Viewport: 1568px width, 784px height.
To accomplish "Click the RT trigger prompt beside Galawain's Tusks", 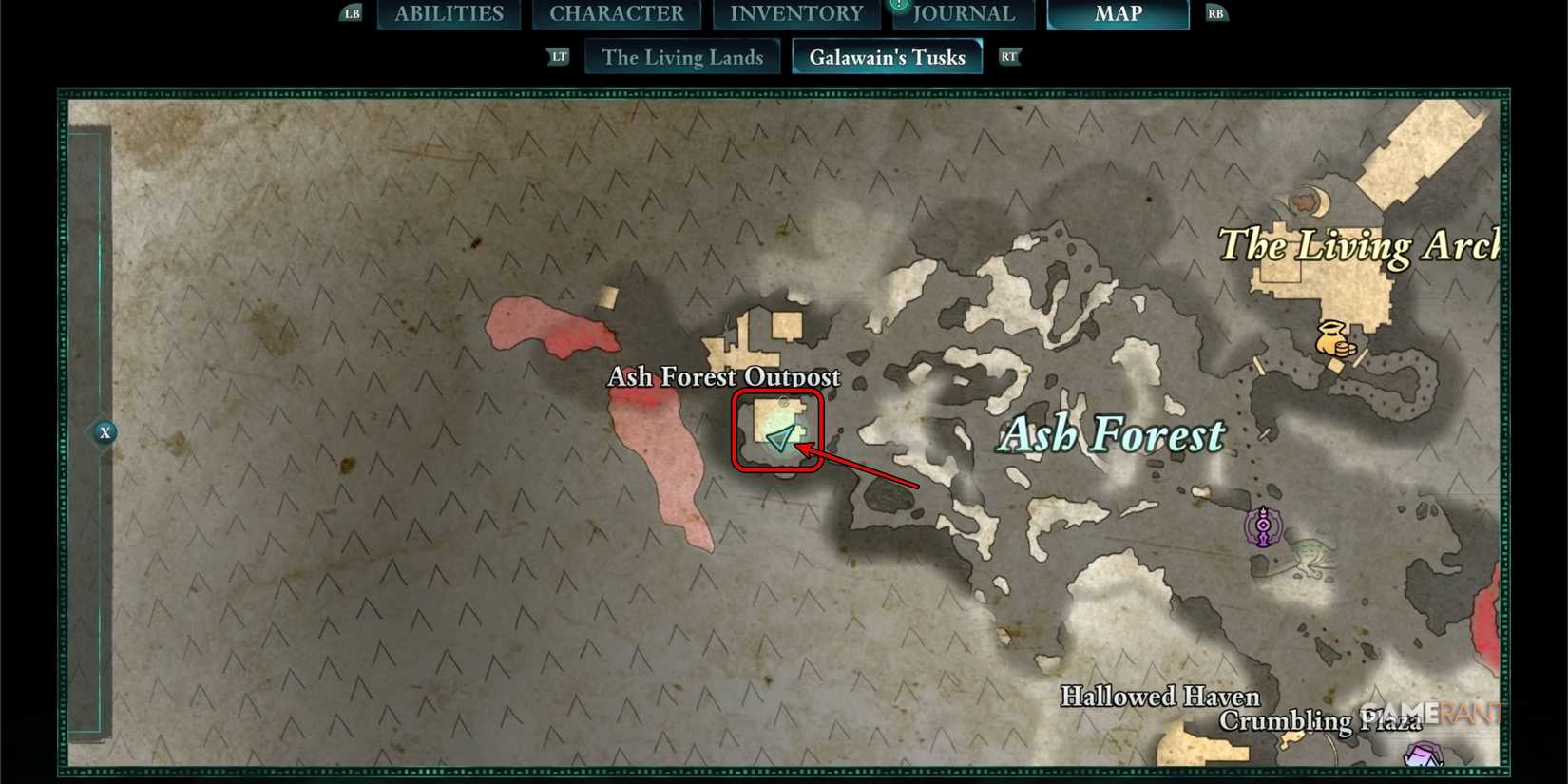I will (1009, 56).
